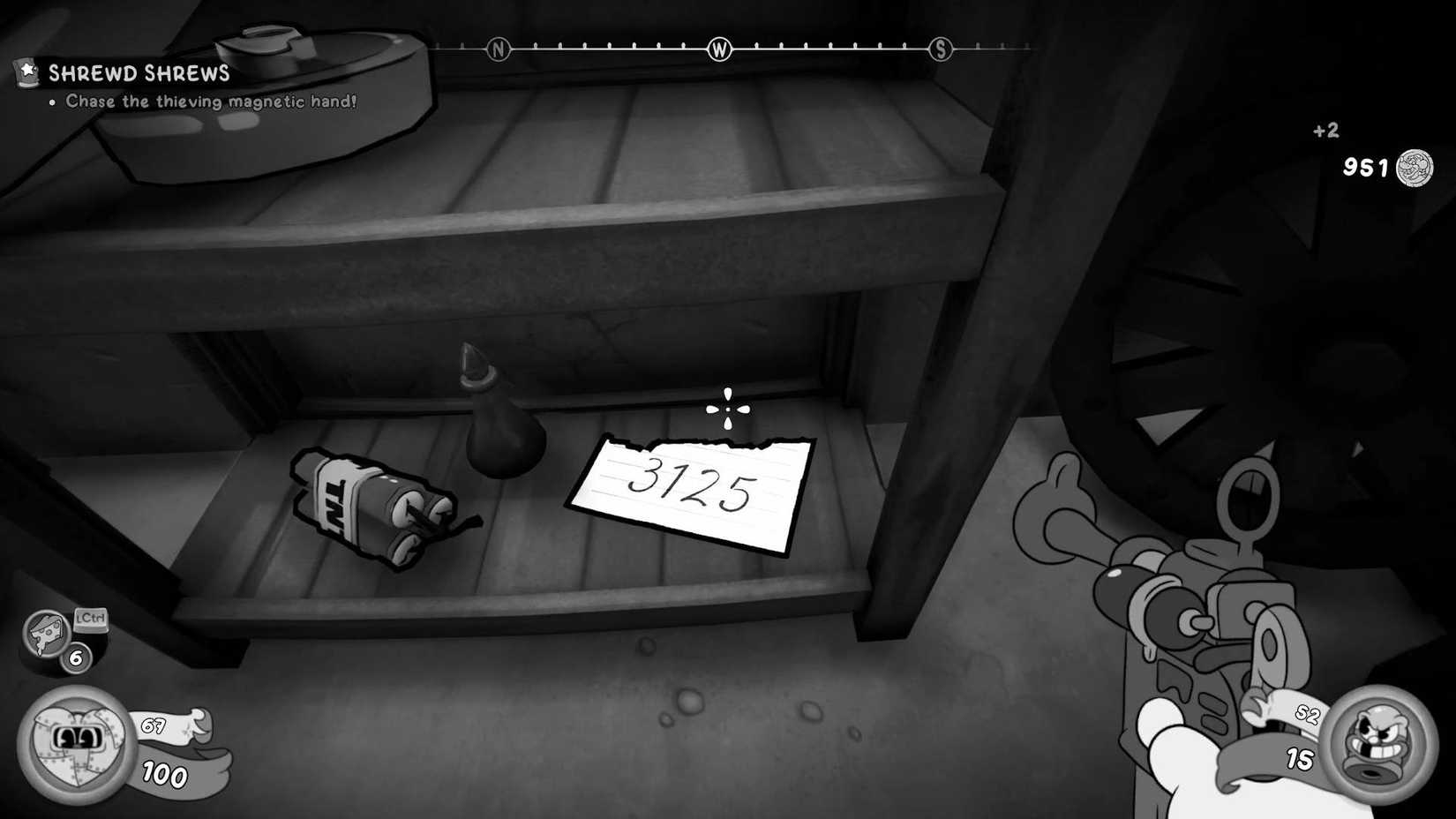
Task: Click the star badge on the quest banner
Action: coord(26,71)
